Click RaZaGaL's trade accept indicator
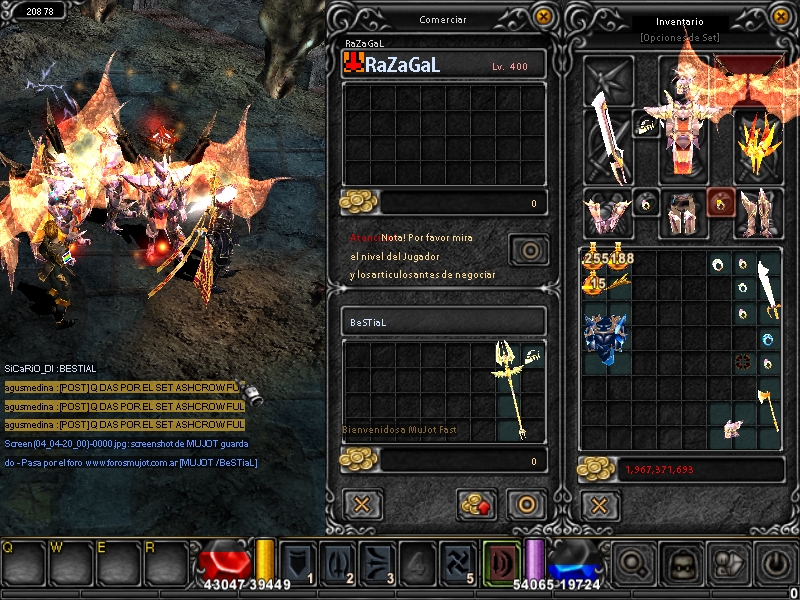The image size is (800, 600). coord(527,248)
